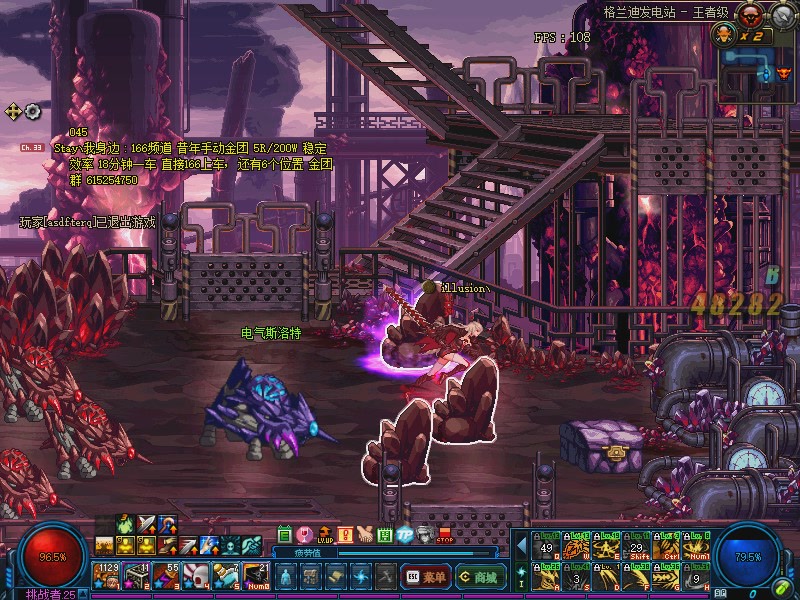
Task: Use the quick slot item with 1129 count
Action: (106, 575)
